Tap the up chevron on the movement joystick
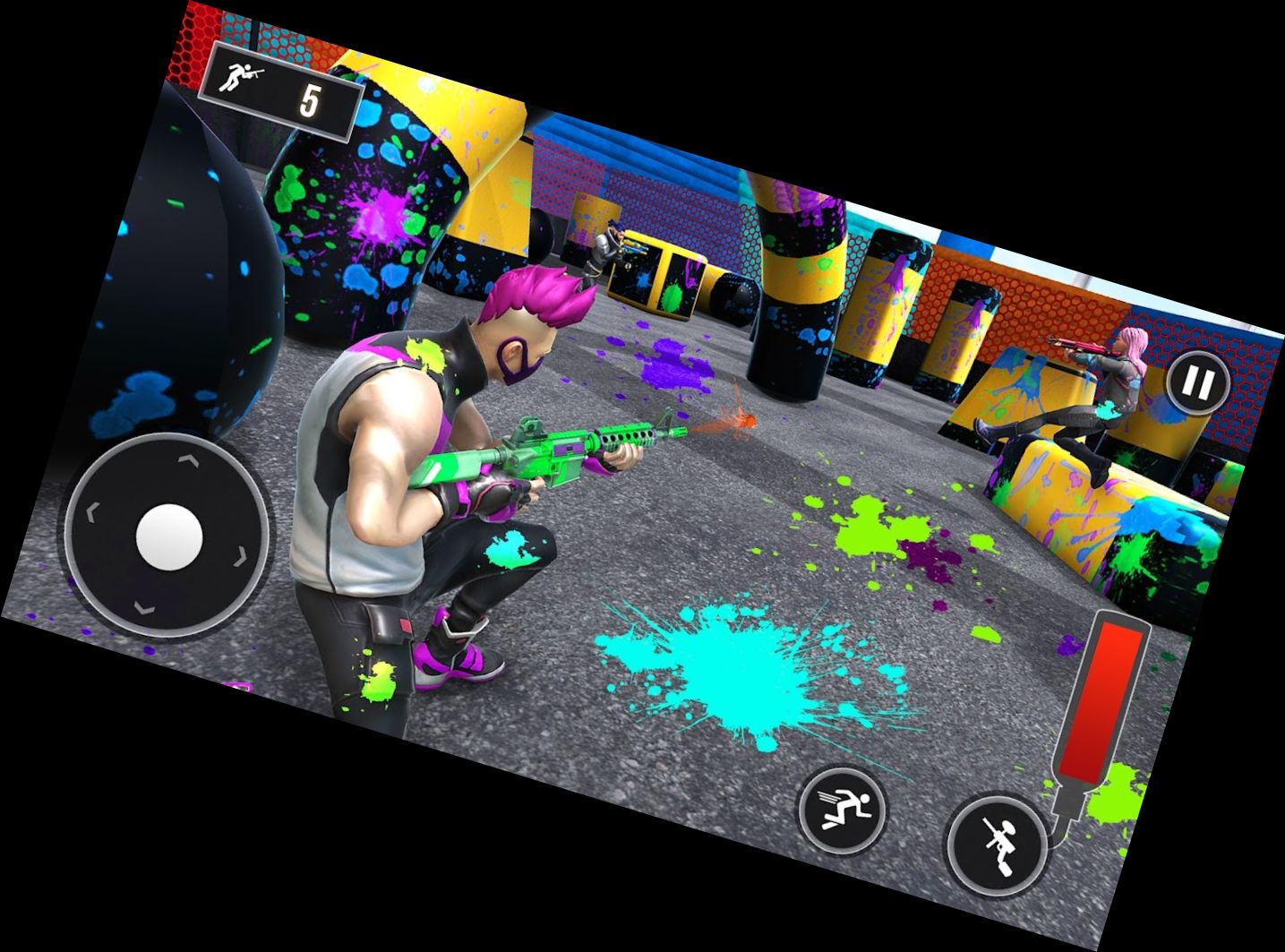This screenshot has height=952, width=1285. click(190, 459)
